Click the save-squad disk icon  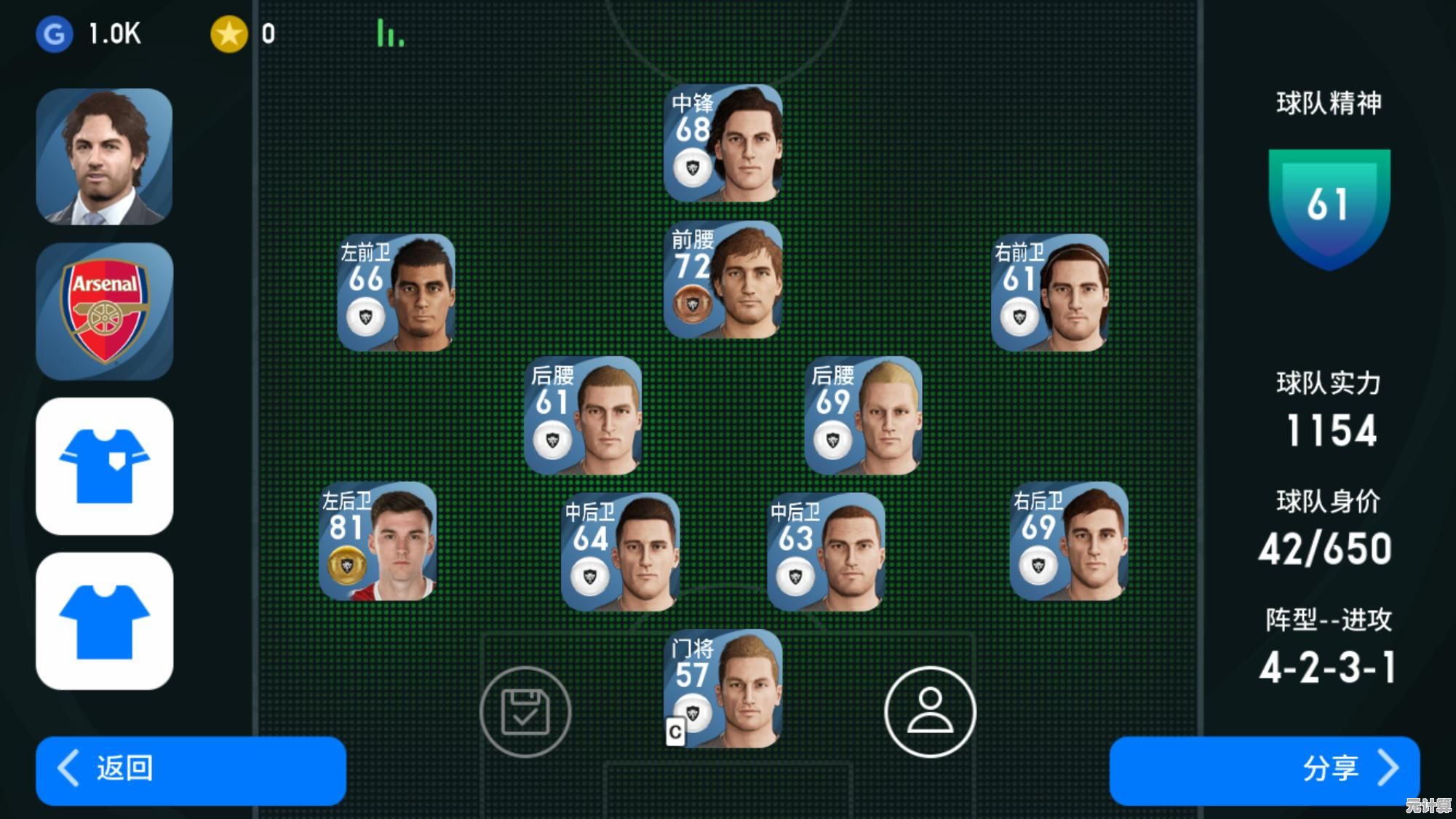coord(525,711)
